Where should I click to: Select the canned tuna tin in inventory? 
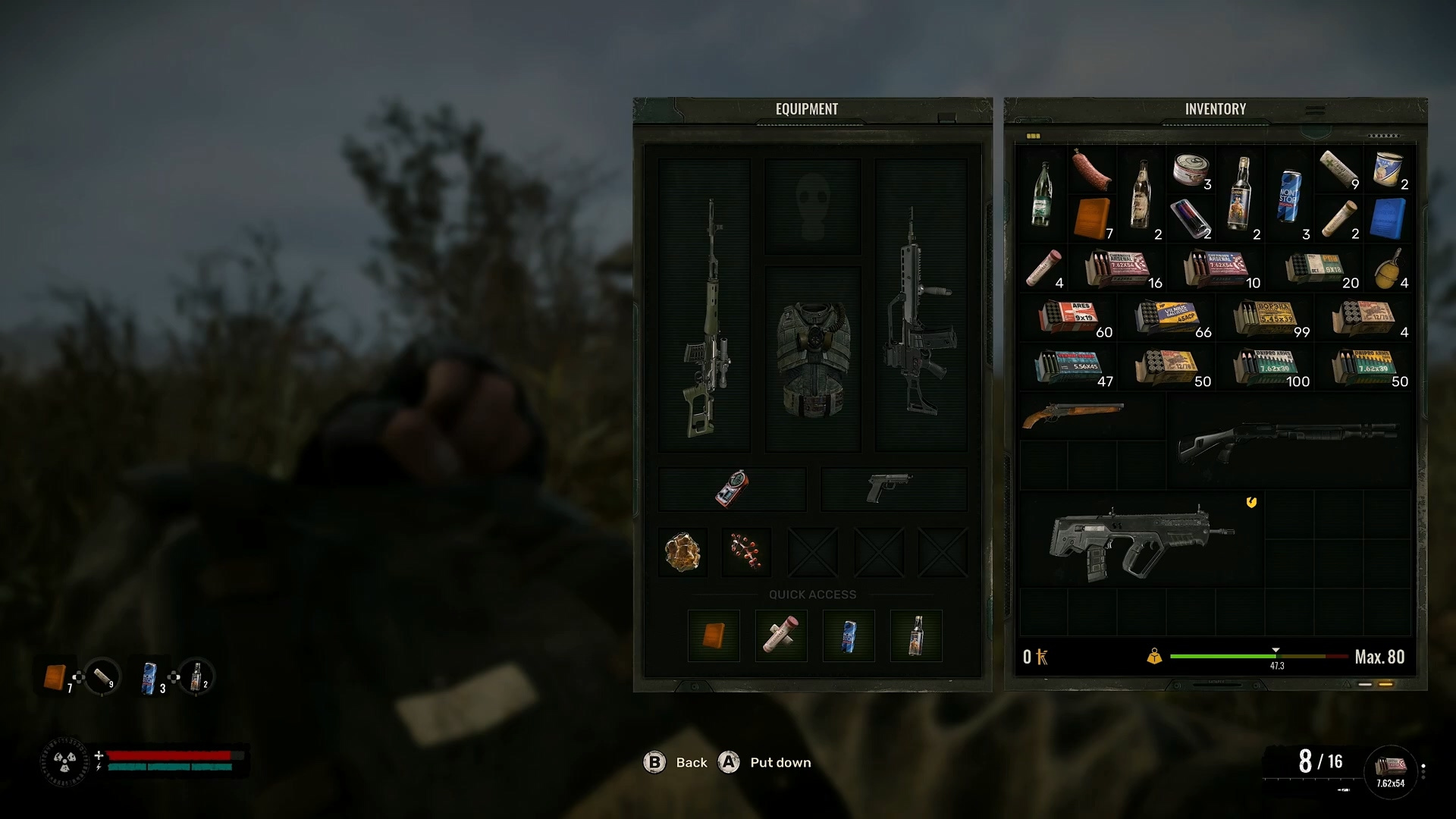click(1191, 169)
